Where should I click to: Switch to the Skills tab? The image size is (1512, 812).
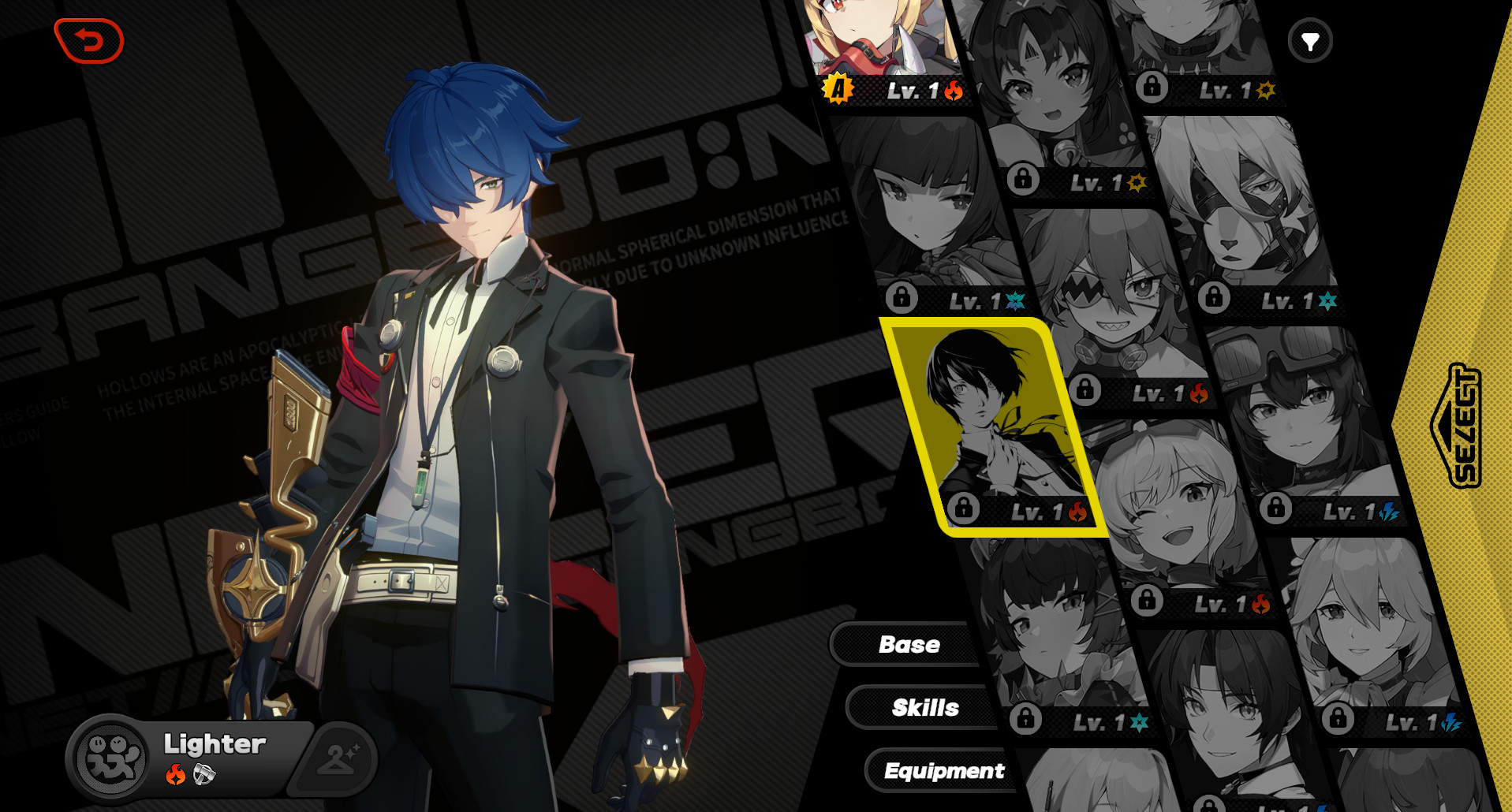[924, 707]
